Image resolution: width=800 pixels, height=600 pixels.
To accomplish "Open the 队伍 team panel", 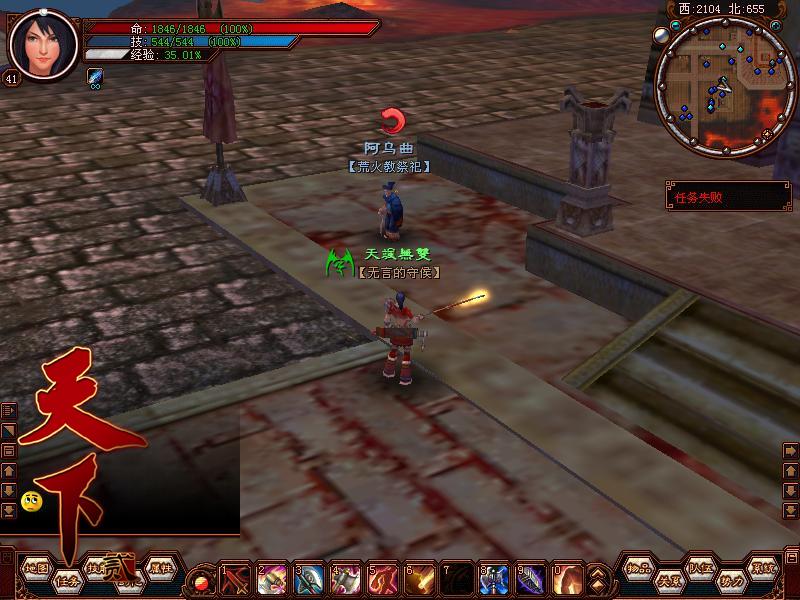I will tap(700, 568).
